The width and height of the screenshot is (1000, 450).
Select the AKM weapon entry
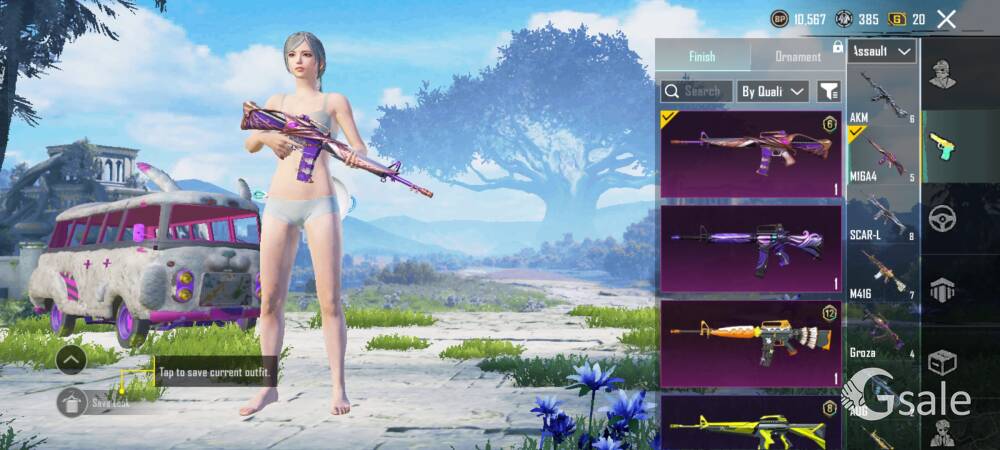(x=882, y=98)
